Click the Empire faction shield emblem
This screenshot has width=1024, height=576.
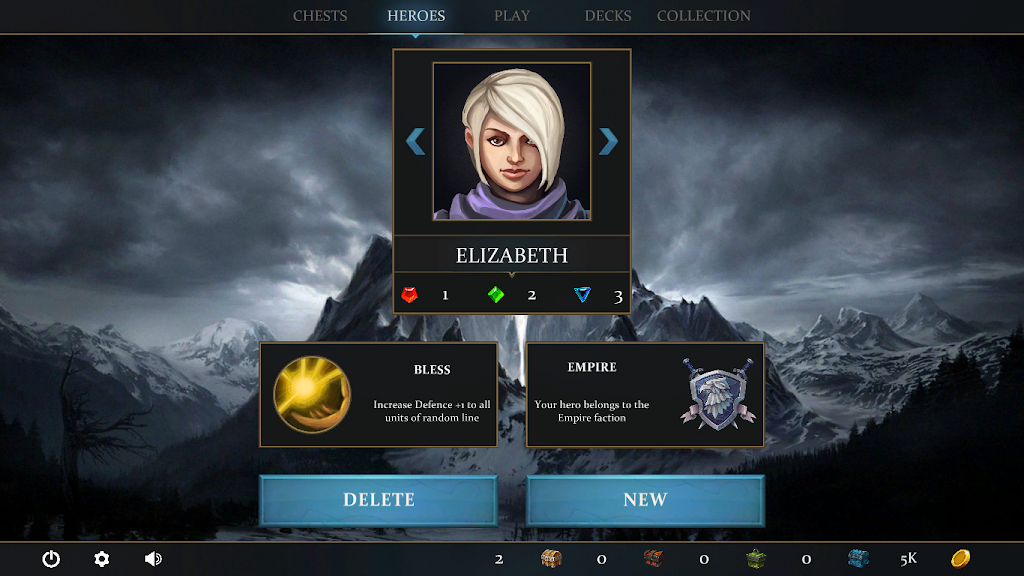tap(718, 394)
